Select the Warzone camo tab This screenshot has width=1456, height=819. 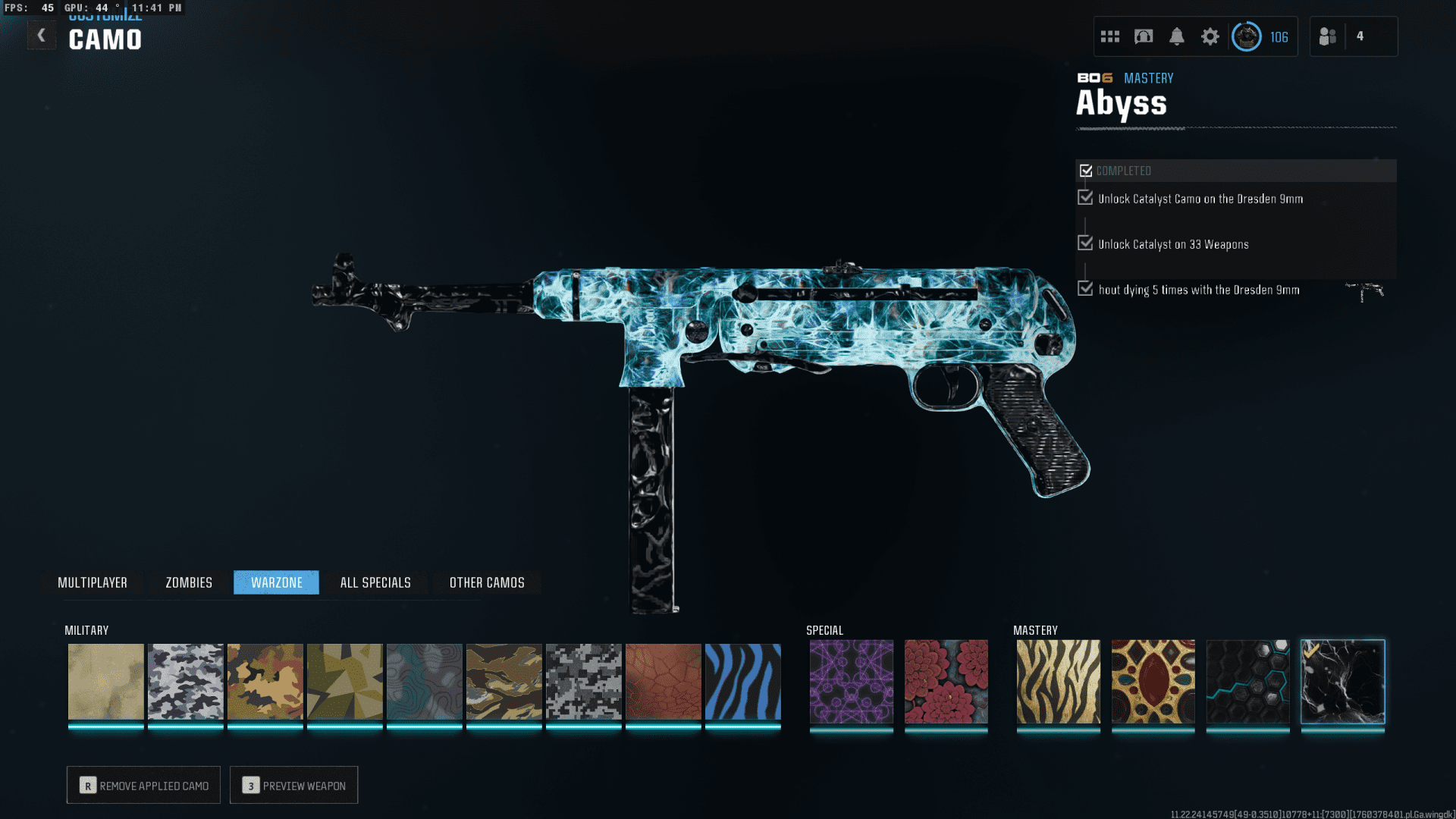tap(277, 582)
